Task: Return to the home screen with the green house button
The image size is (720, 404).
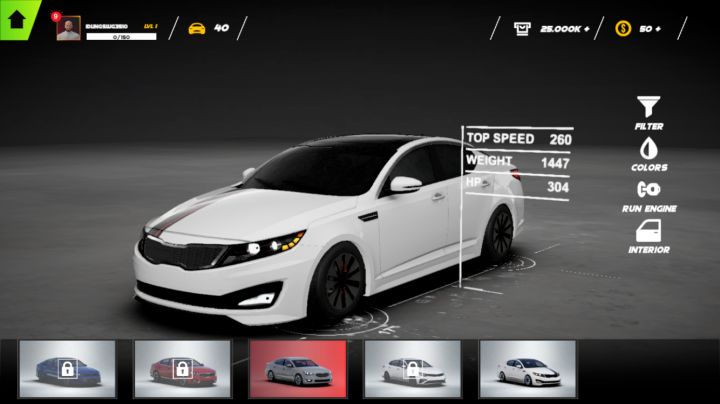Action: (16, 16)
